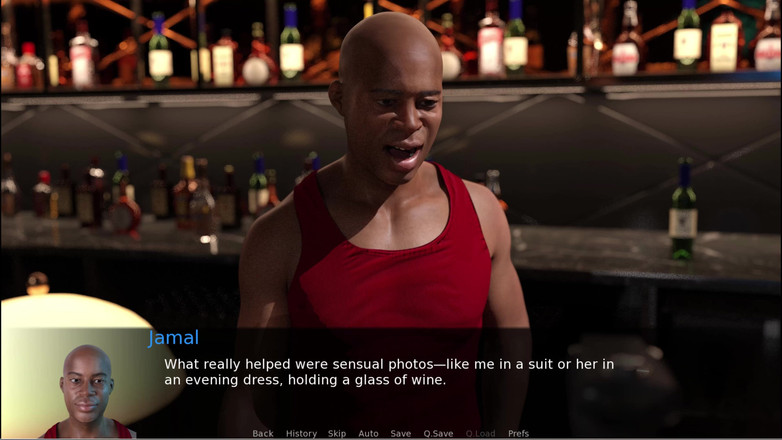Screen dimensions: 782x440
Task: Go back one dialogue line
Action: tap(263, 434)
